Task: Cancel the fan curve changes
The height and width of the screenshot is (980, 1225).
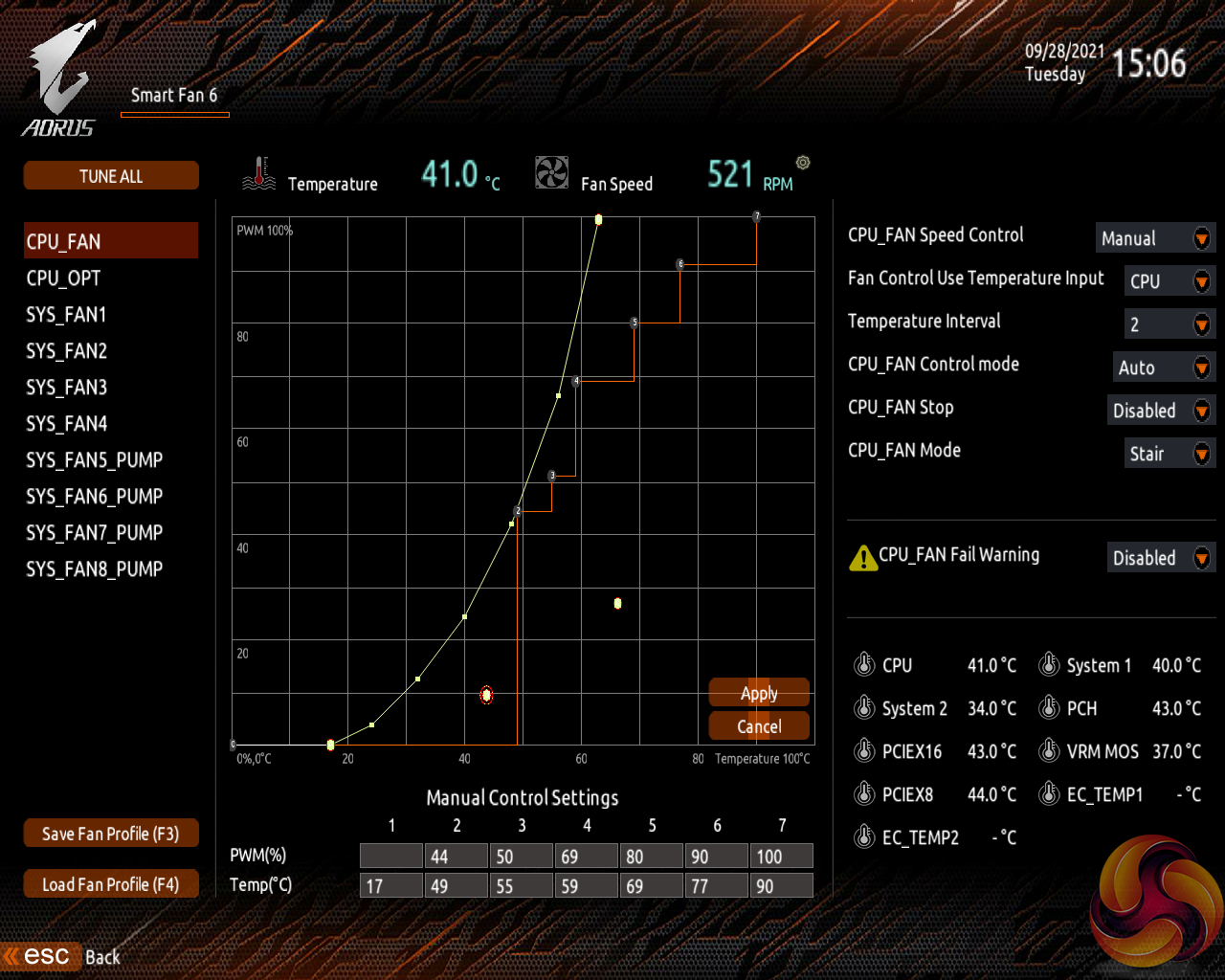Action: [x=759, y=726]
